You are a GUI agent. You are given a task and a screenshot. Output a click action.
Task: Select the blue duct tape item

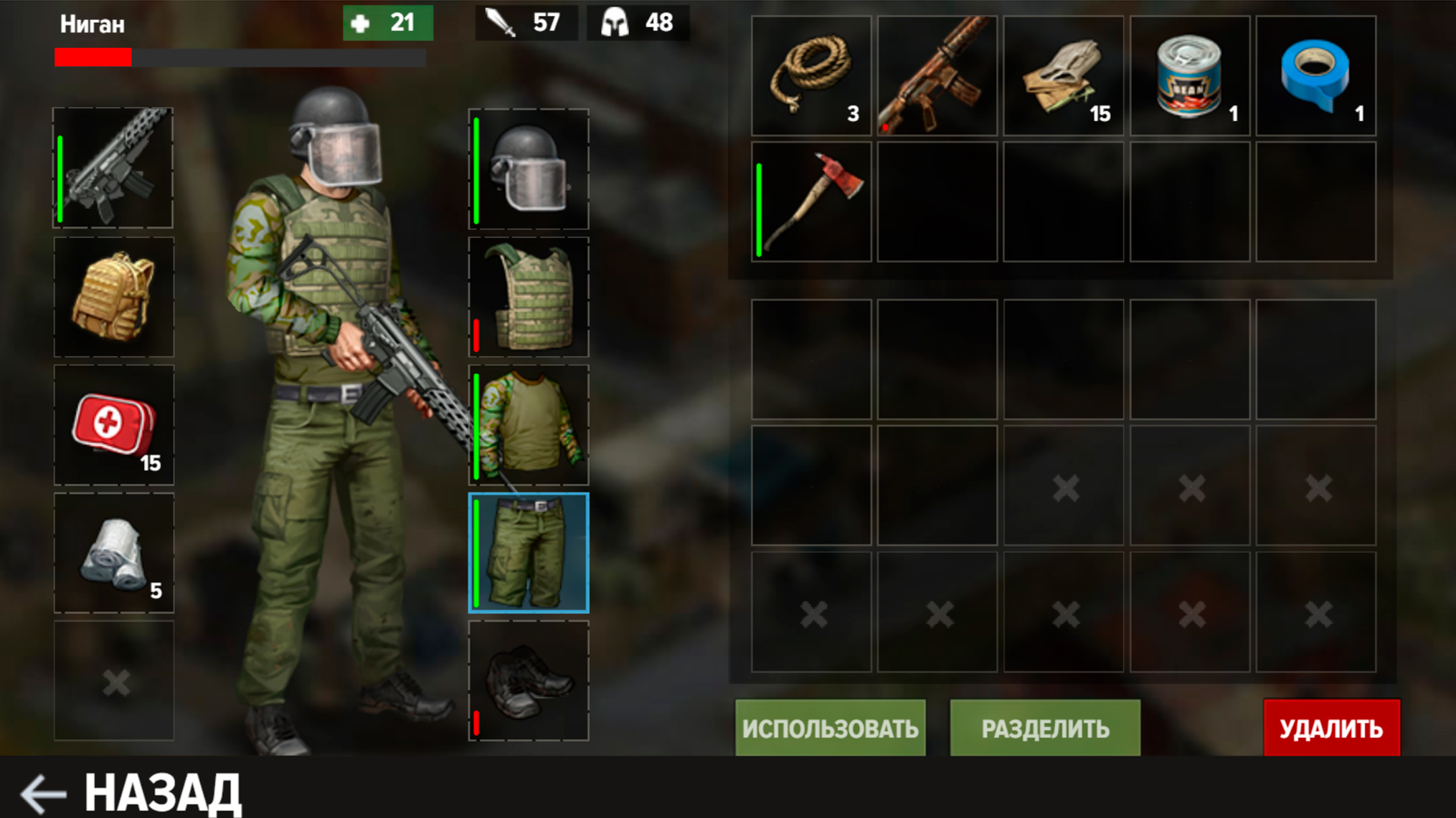point(1315,75)
